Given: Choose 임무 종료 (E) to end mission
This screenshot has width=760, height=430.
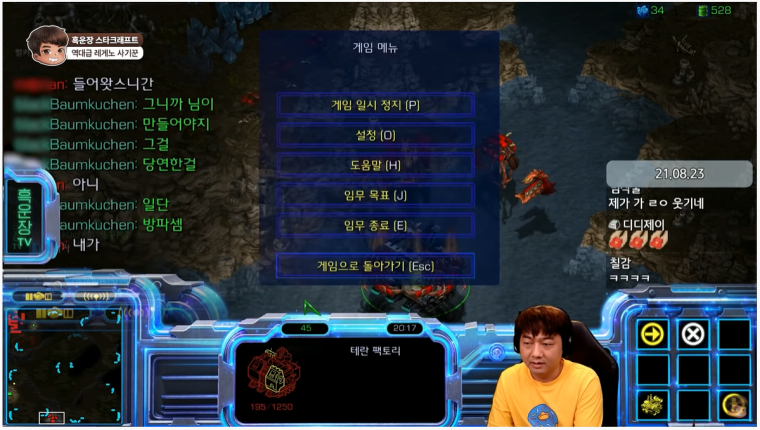Looking at the screenshot, I should coord(375,225).
